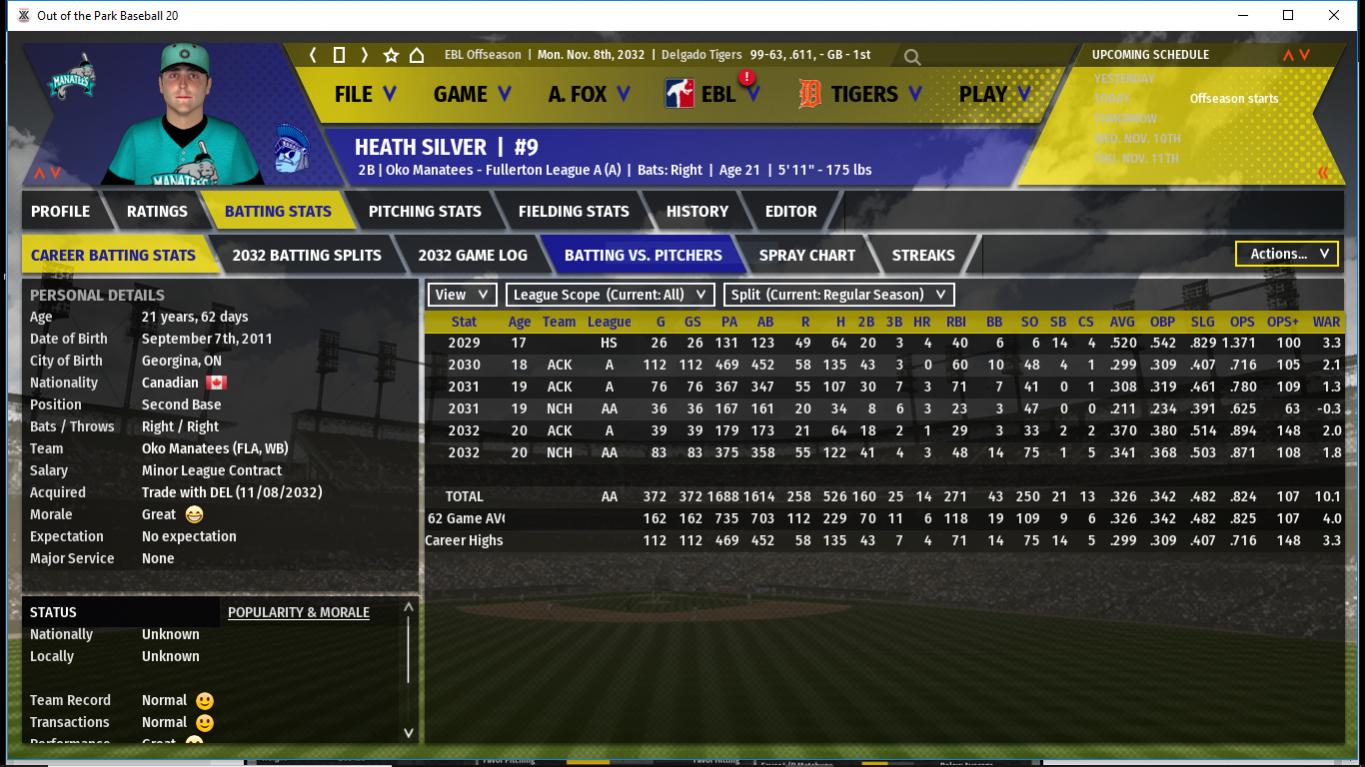Close the game window

(x=1334, y=15)
